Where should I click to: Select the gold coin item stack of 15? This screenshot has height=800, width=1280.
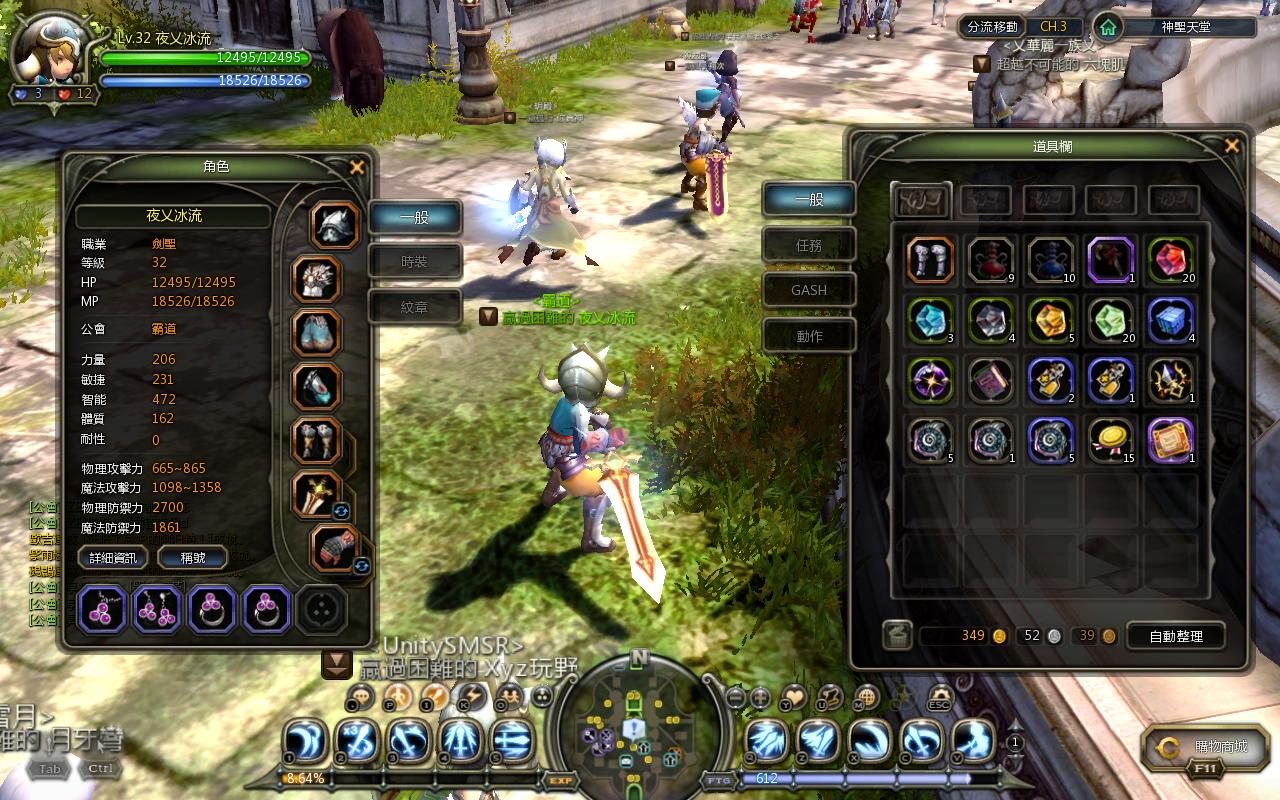point(1110,440)
